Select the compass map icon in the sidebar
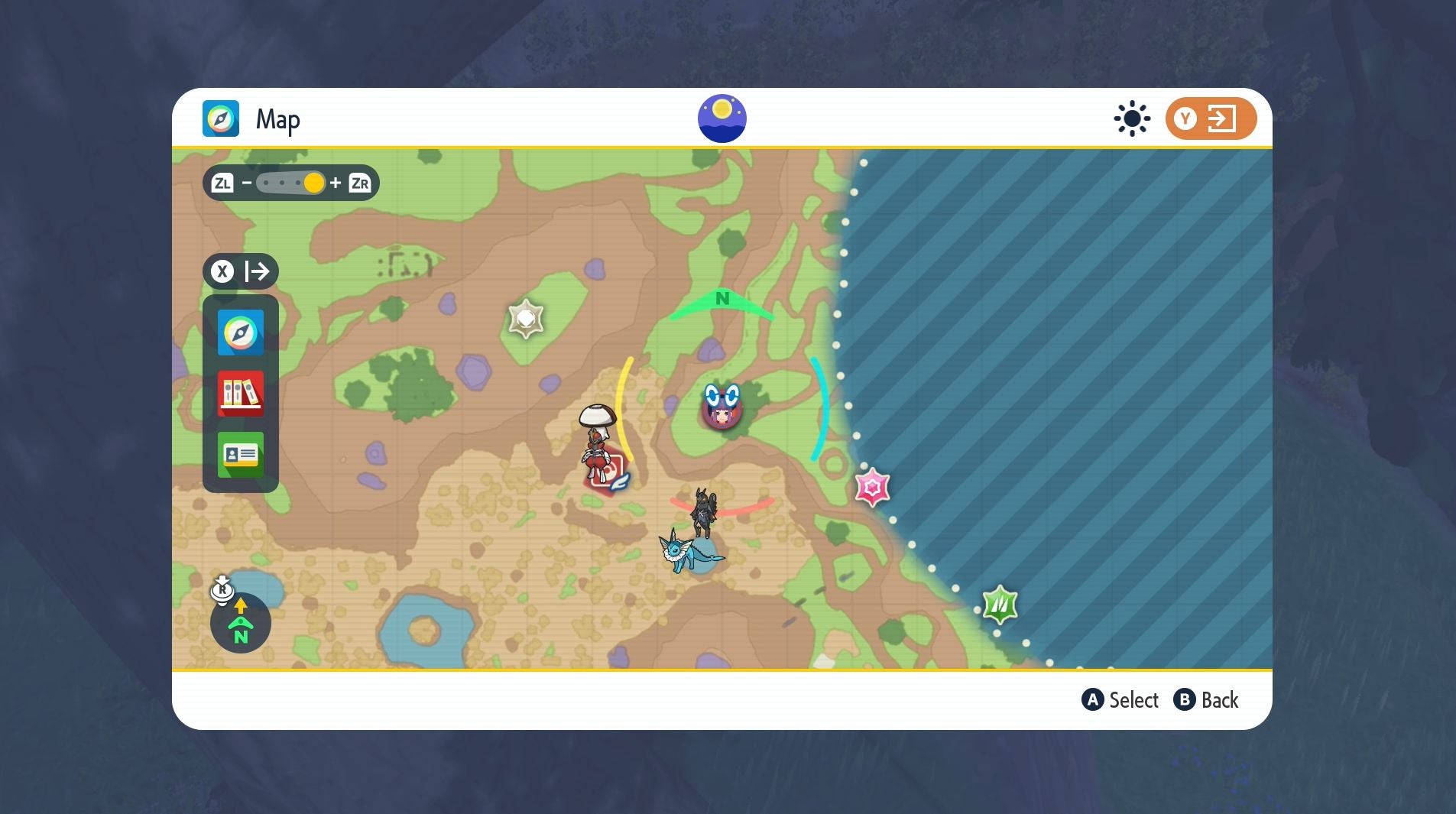The image size is (1456, 814). [x=240, y=332]
